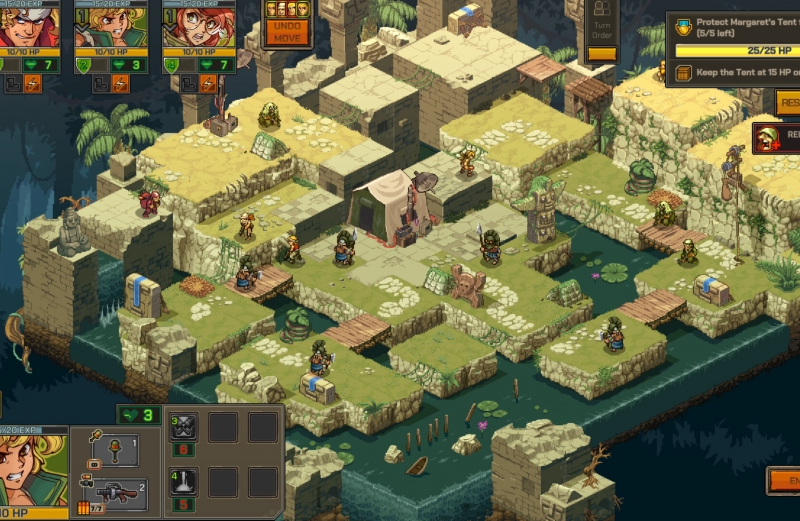800x521 pixels.
Task: Click the orange end turn button
Action: point(783,481)
